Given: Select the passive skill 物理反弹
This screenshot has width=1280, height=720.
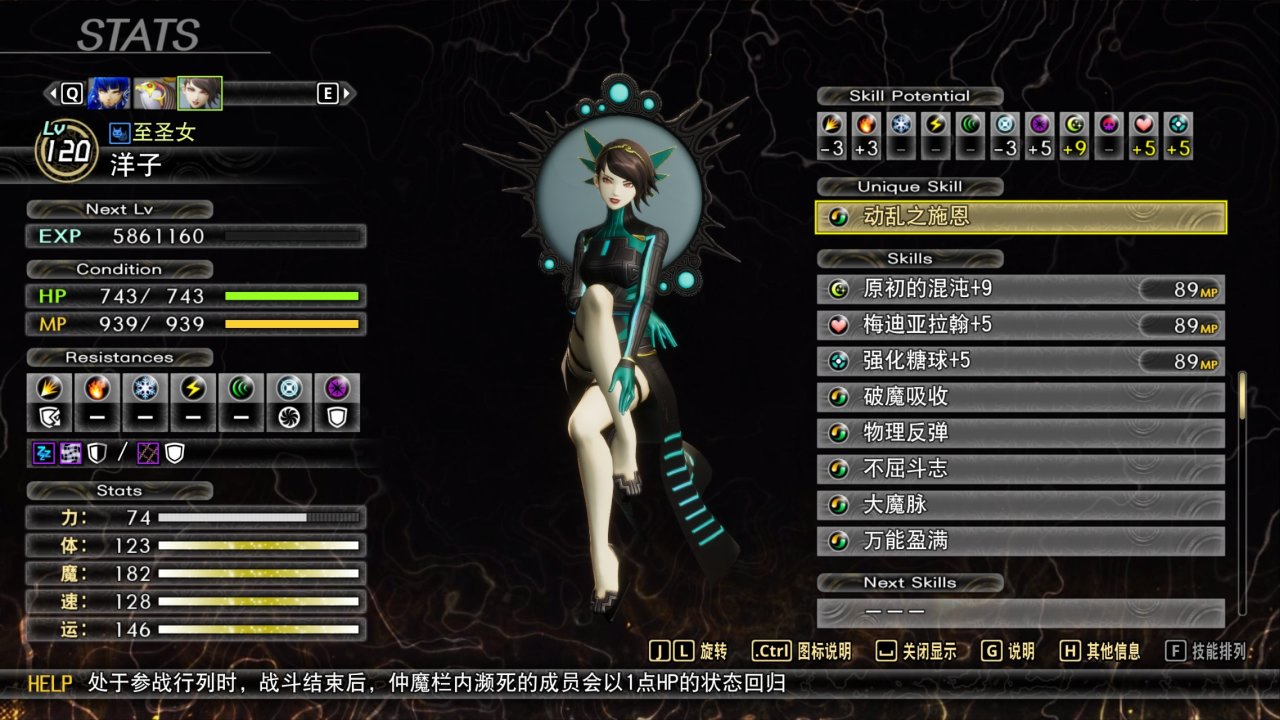Looking at the screenshot, I should tap(1020, 434).
